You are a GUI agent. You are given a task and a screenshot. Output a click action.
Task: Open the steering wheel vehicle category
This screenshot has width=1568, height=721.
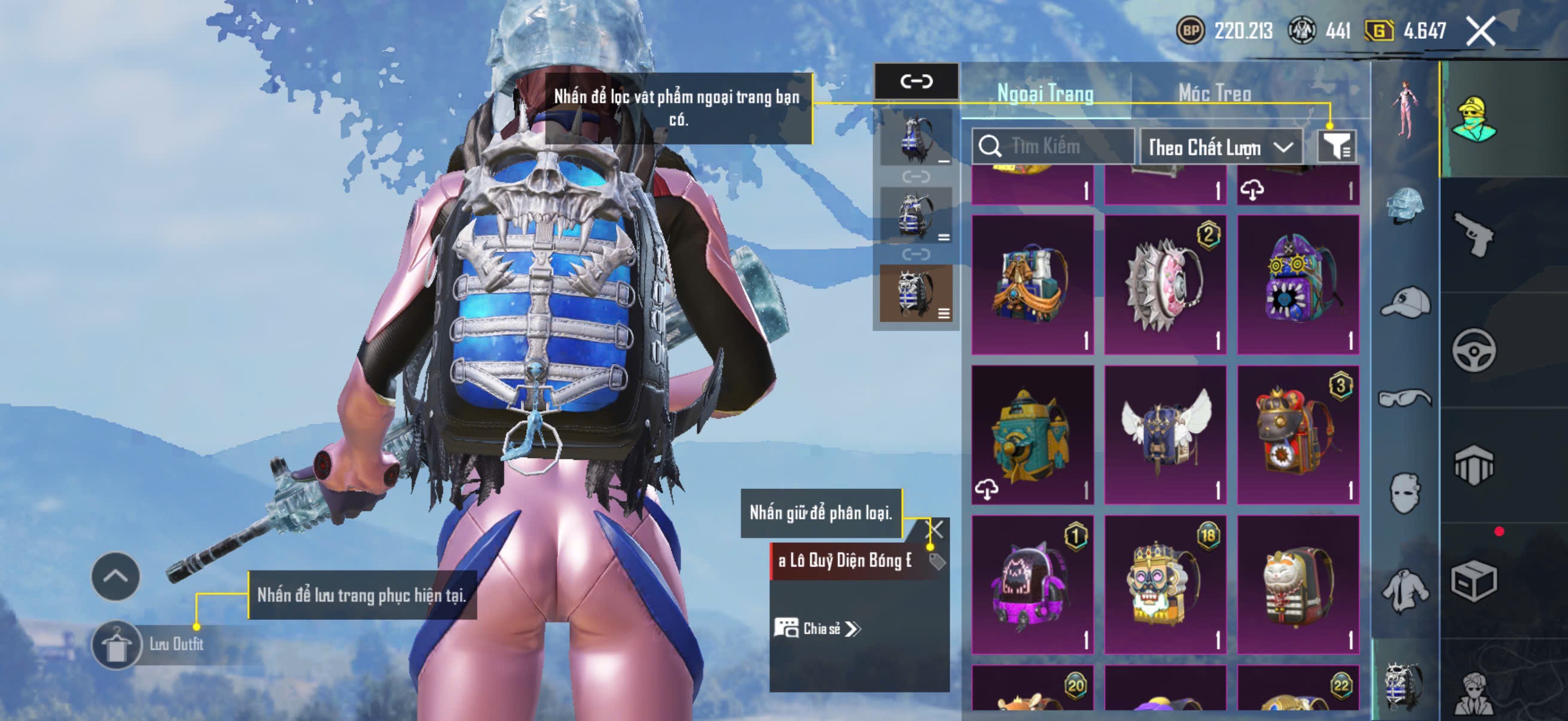[x=1474, y=350]
